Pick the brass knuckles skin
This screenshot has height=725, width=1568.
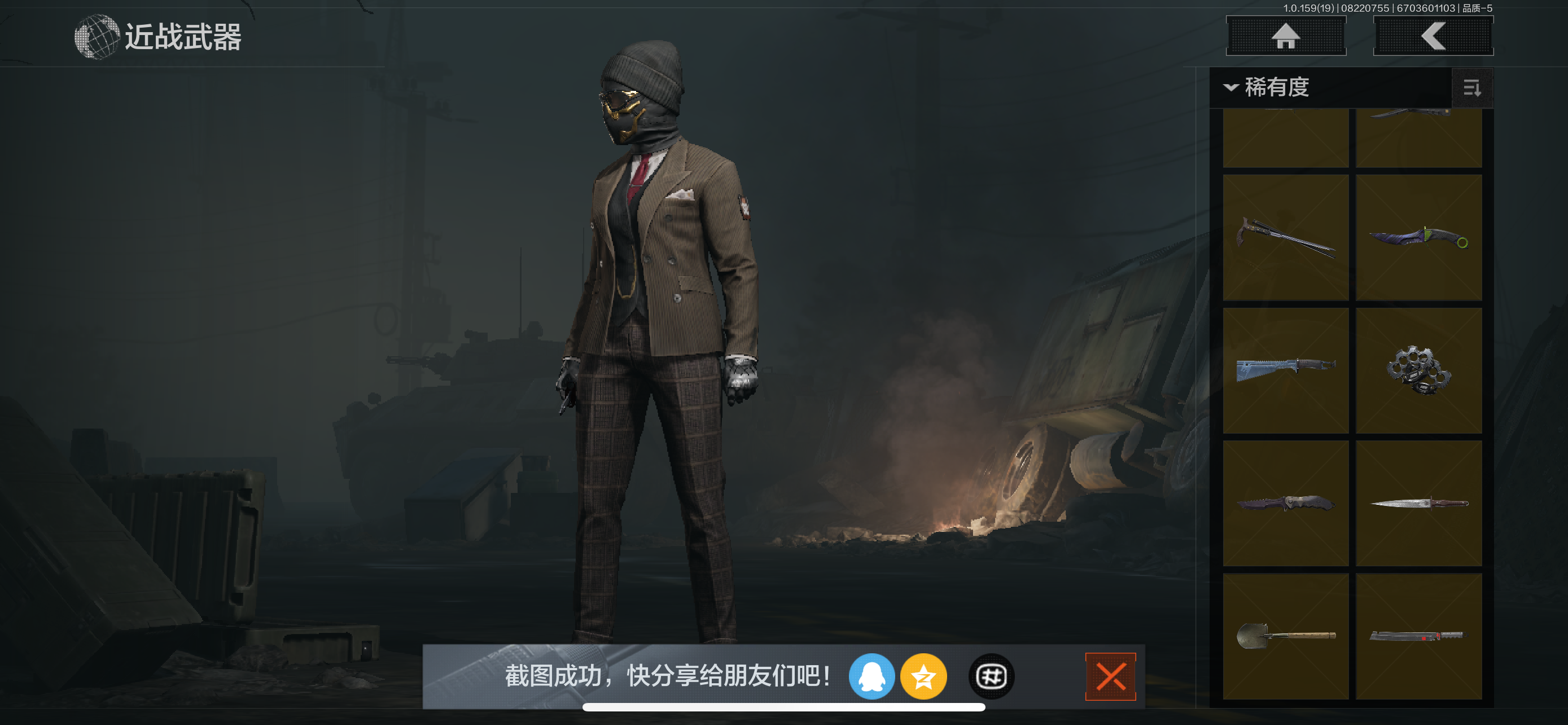(1418, 370)
